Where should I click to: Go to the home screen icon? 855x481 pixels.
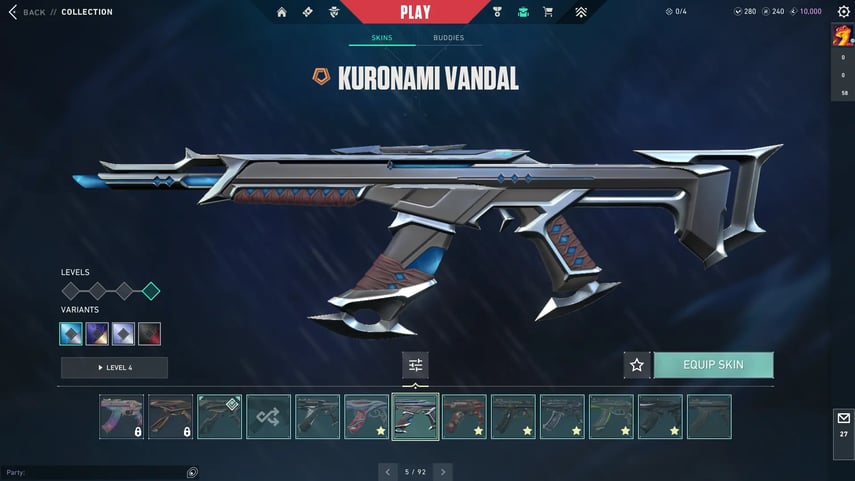[282, 12]
